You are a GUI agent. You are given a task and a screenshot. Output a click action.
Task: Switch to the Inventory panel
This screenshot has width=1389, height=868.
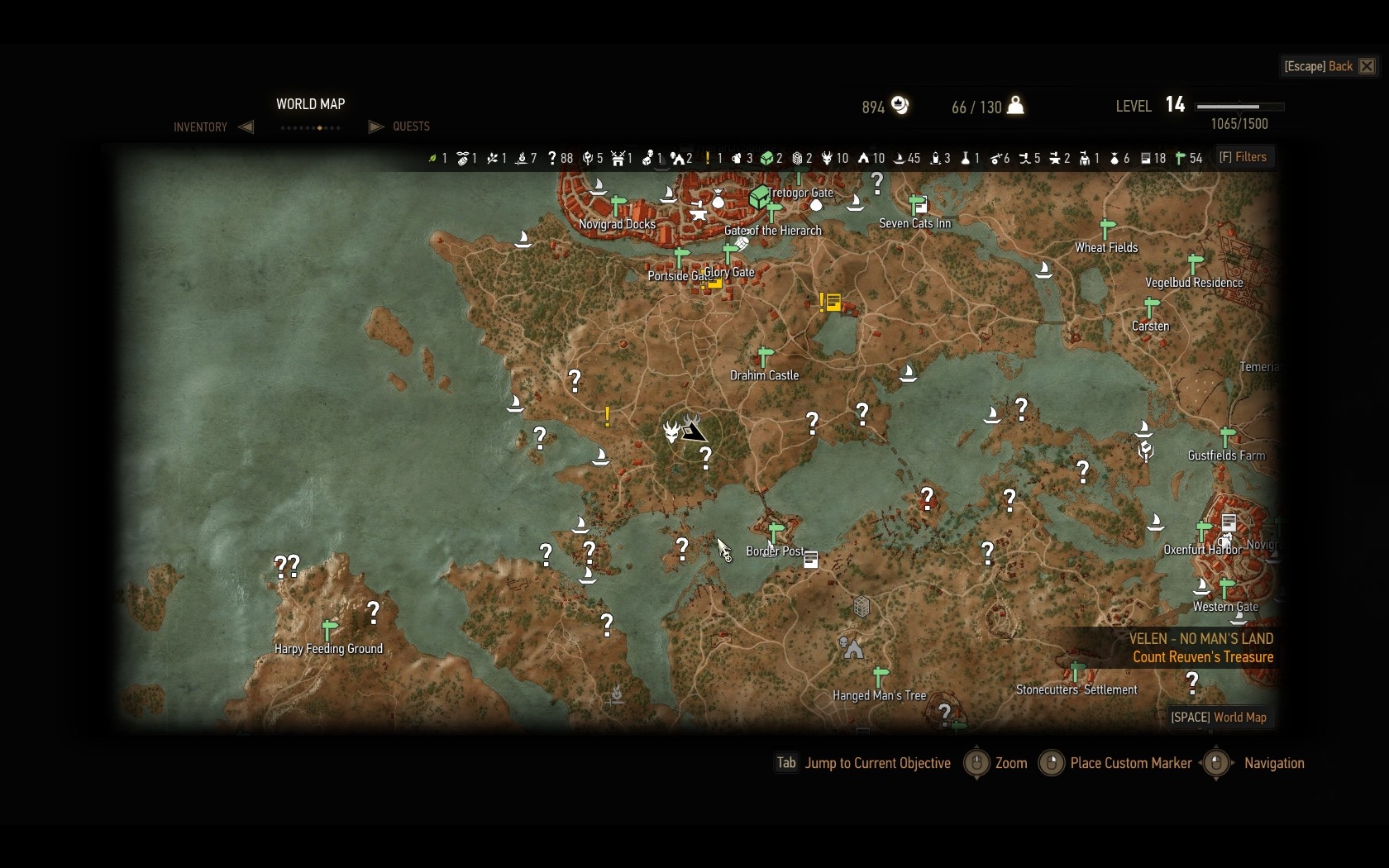(200, 126)
